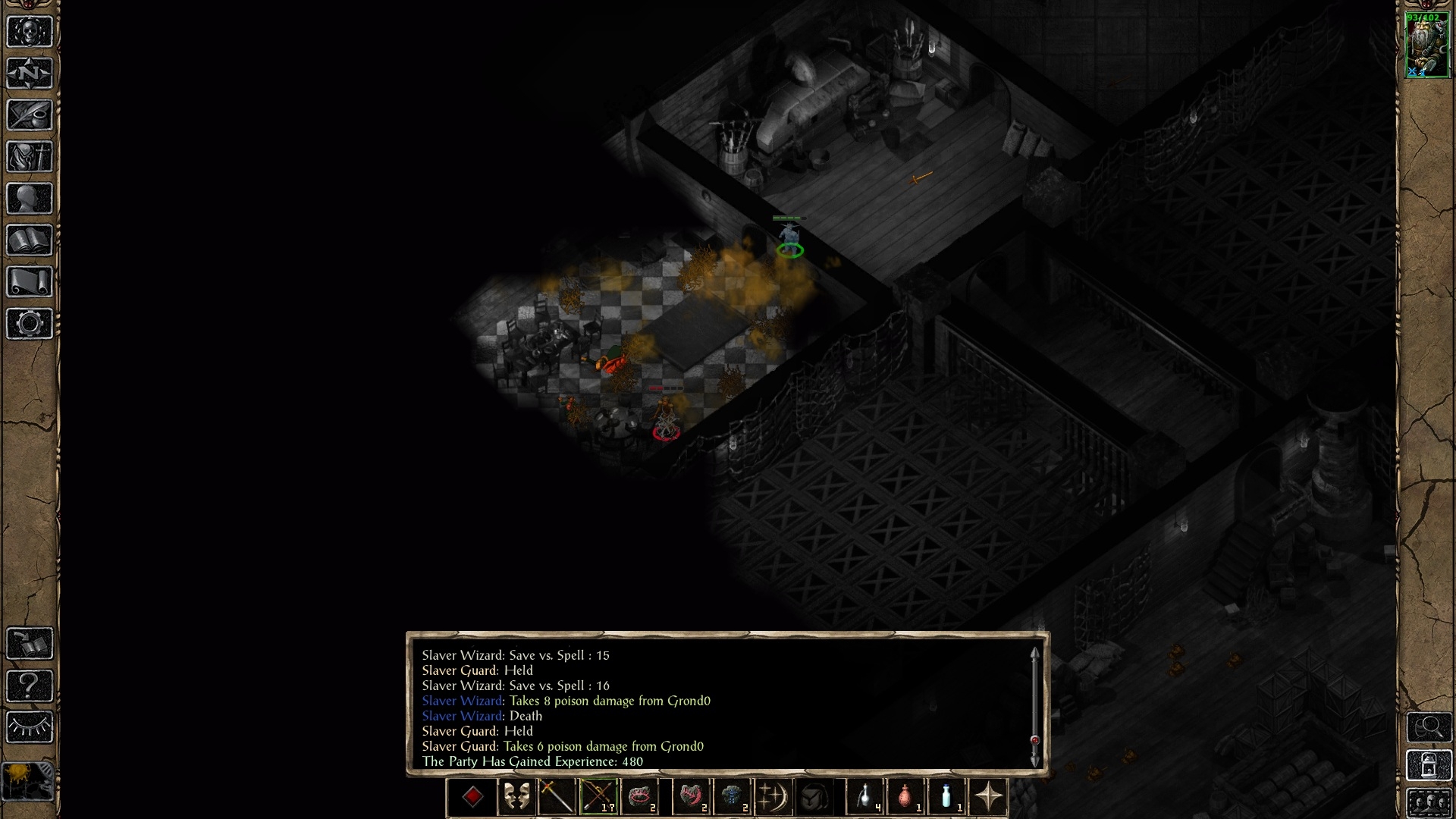This screenshot has width=1456, height=819.
Task: Select the bow and arrows slot
Action: click(598, 797)
